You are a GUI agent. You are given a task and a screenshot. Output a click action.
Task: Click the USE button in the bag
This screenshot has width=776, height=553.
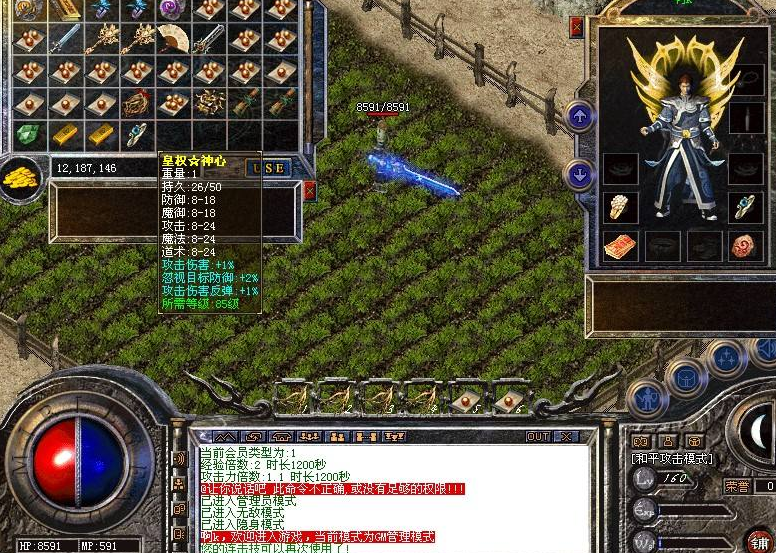point(268,168)
